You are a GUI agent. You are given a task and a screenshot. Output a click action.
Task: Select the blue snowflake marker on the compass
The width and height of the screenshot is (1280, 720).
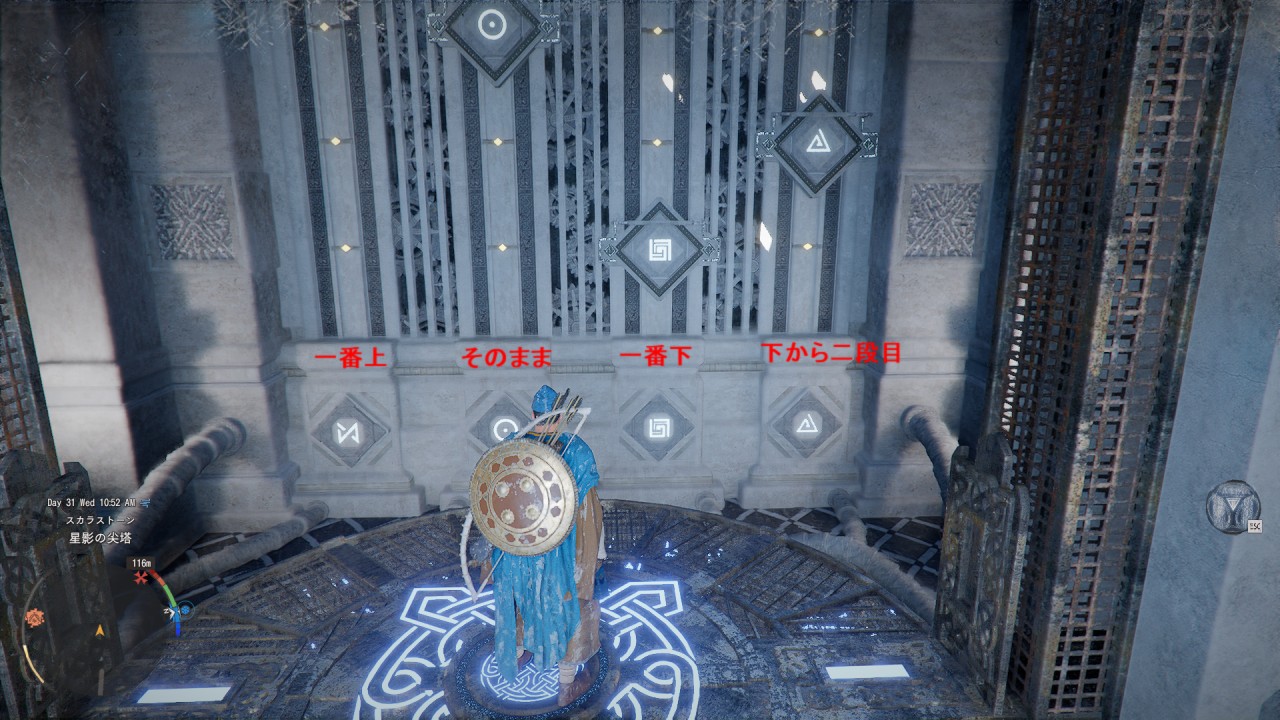click(185, 608)
